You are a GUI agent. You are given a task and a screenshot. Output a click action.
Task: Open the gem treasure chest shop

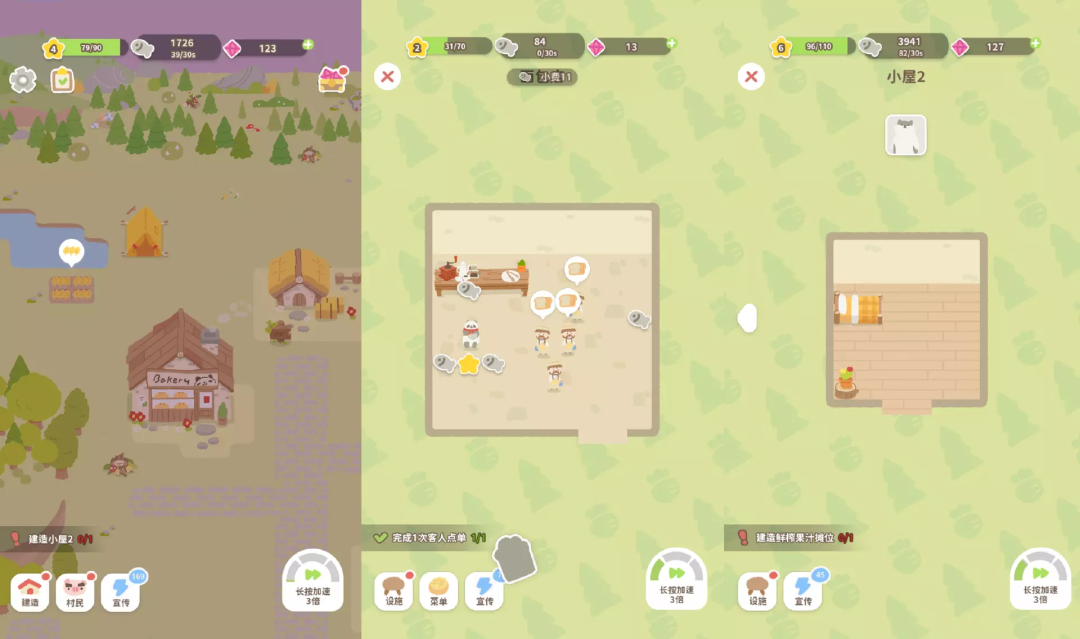click(x=332, y=80)
